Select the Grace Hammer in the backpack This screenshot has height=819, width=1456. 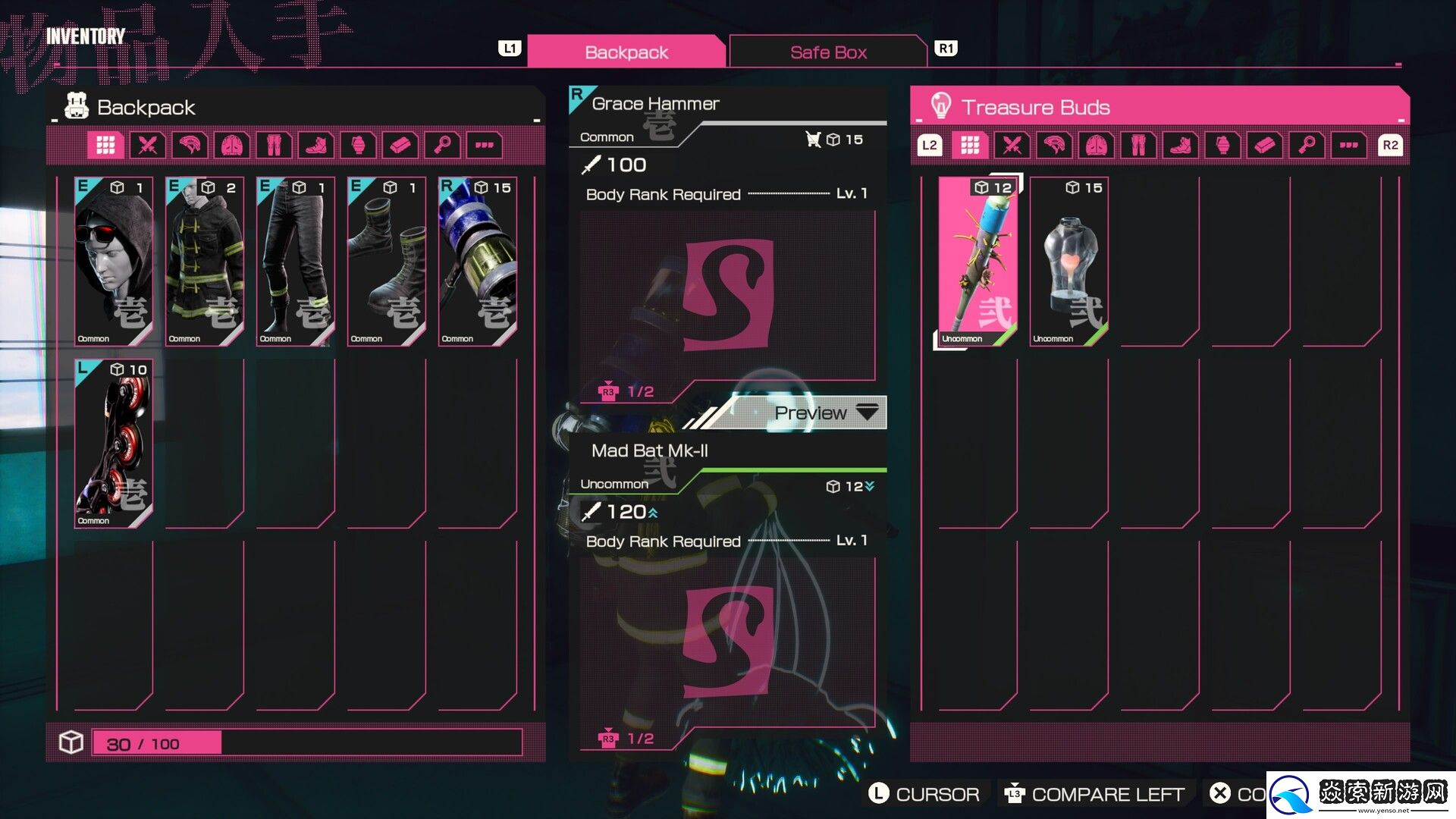tap(478, 262)
